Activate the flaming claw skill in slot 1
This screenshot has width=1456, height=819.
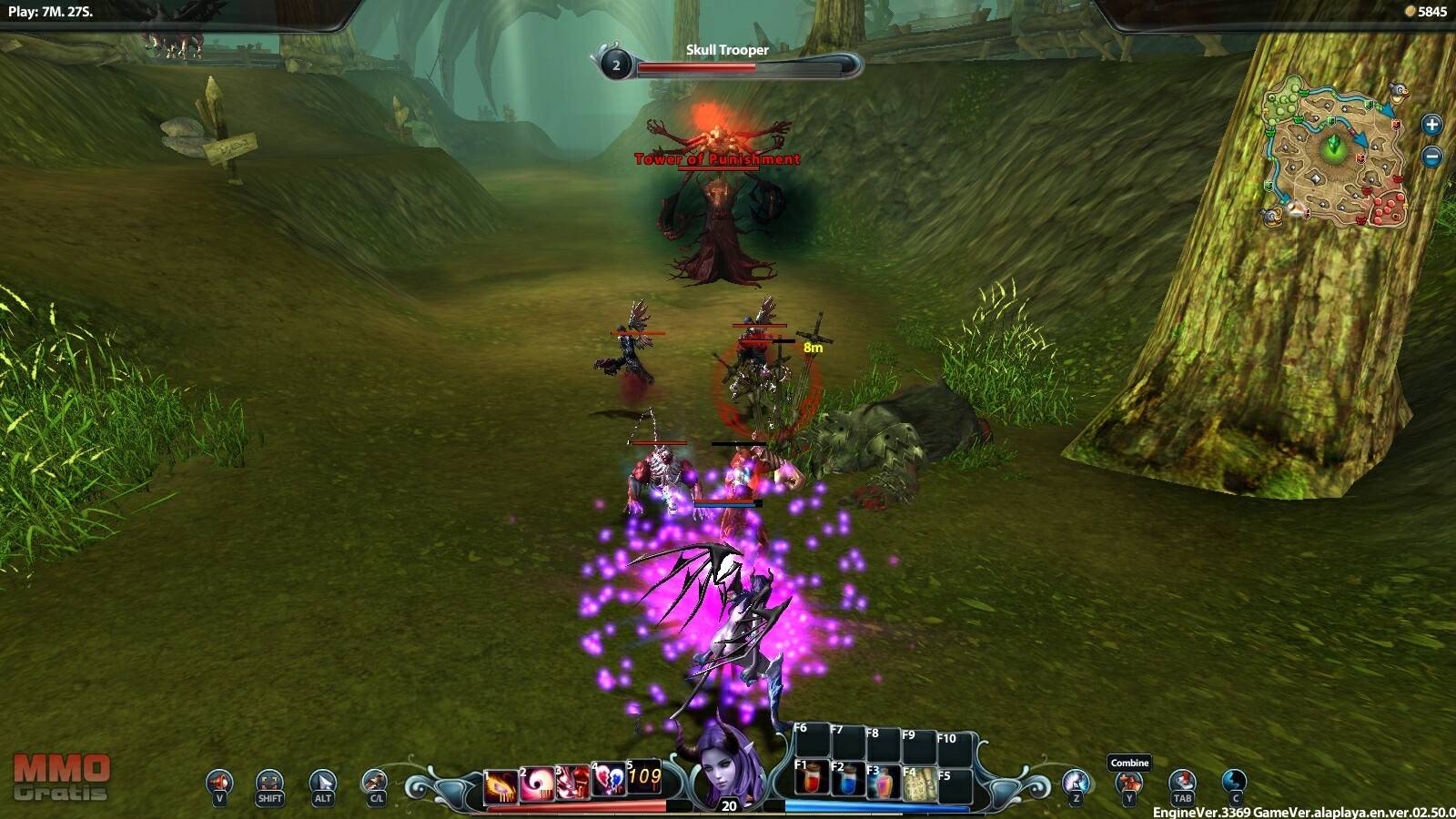[x=500, y=784]
